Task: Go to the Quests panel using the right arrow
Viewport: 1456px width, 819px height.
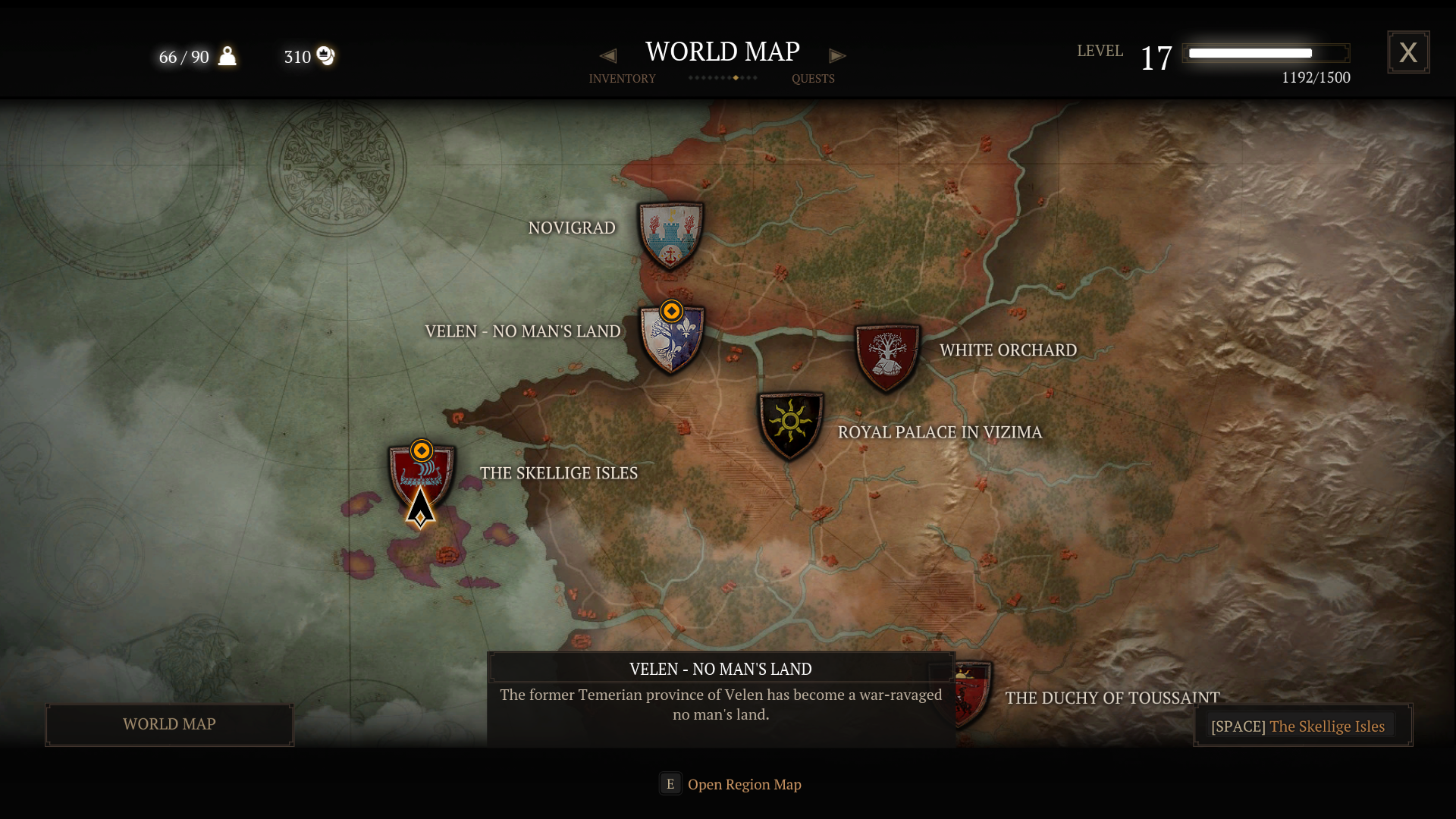Action: pos(837,56)
